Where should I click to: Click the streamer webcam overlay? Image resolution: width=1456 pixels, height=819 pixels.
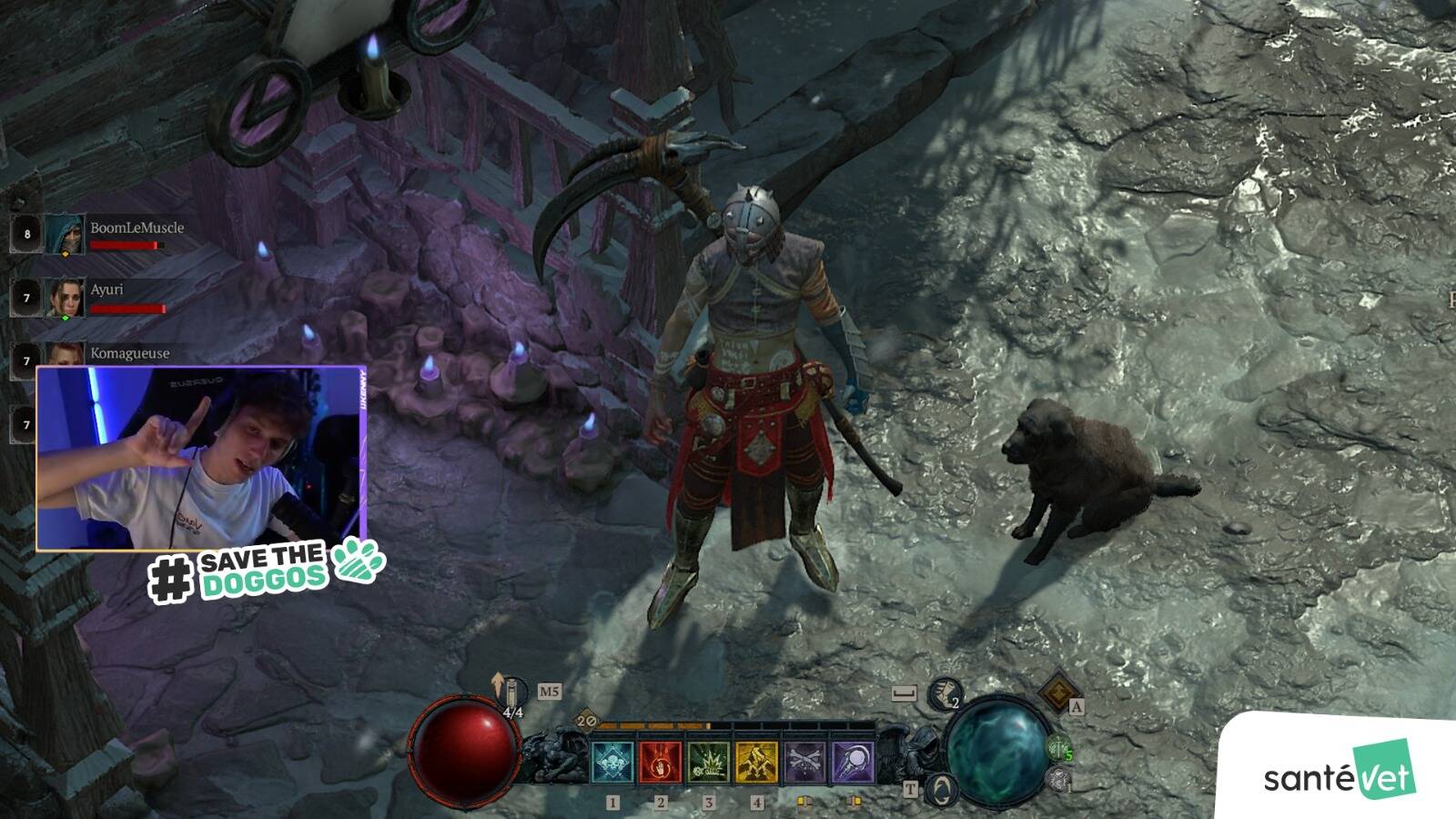pos(200,458)
